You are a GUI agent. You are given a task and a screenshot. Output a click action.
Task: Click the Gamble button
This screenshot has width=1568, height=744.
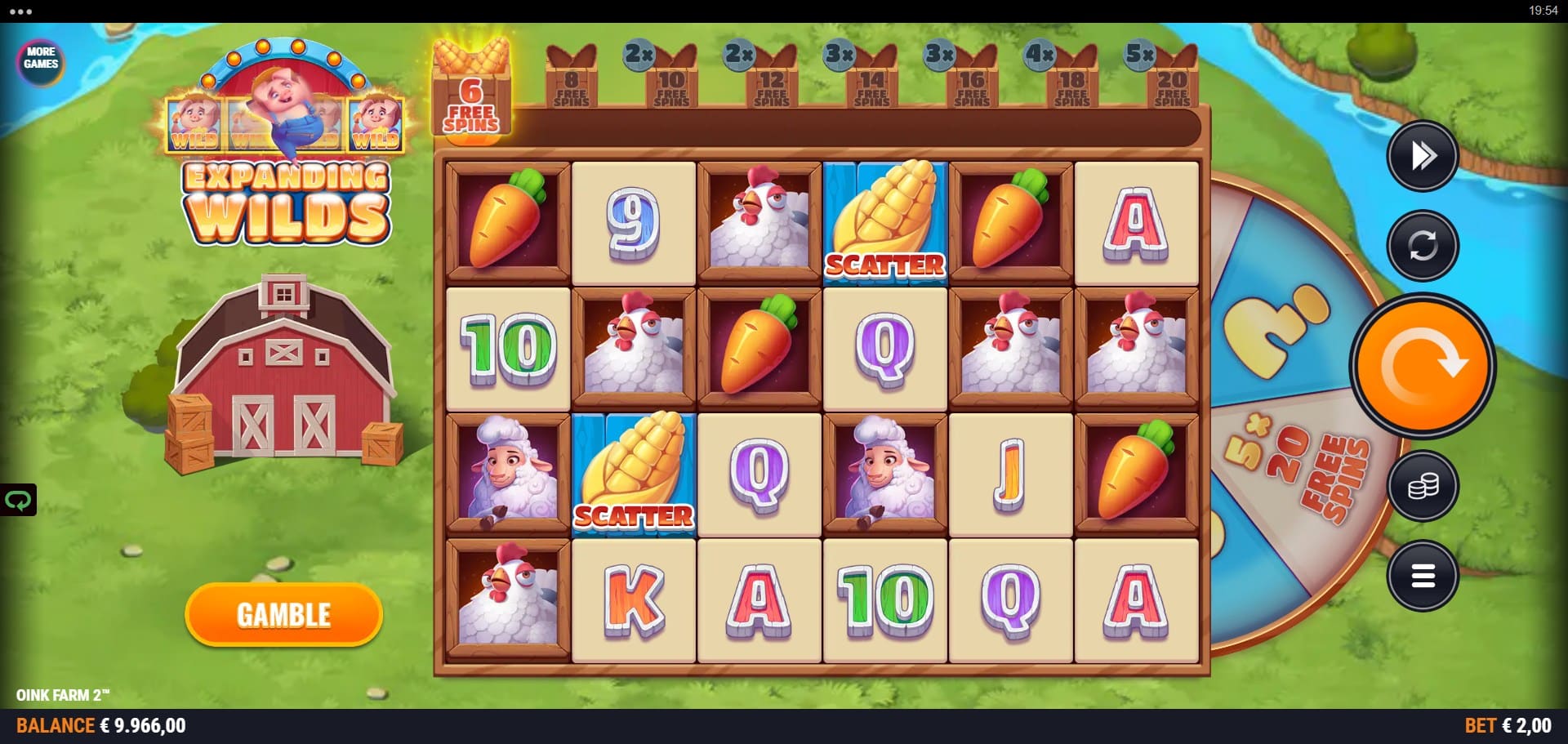coord(283,614)
